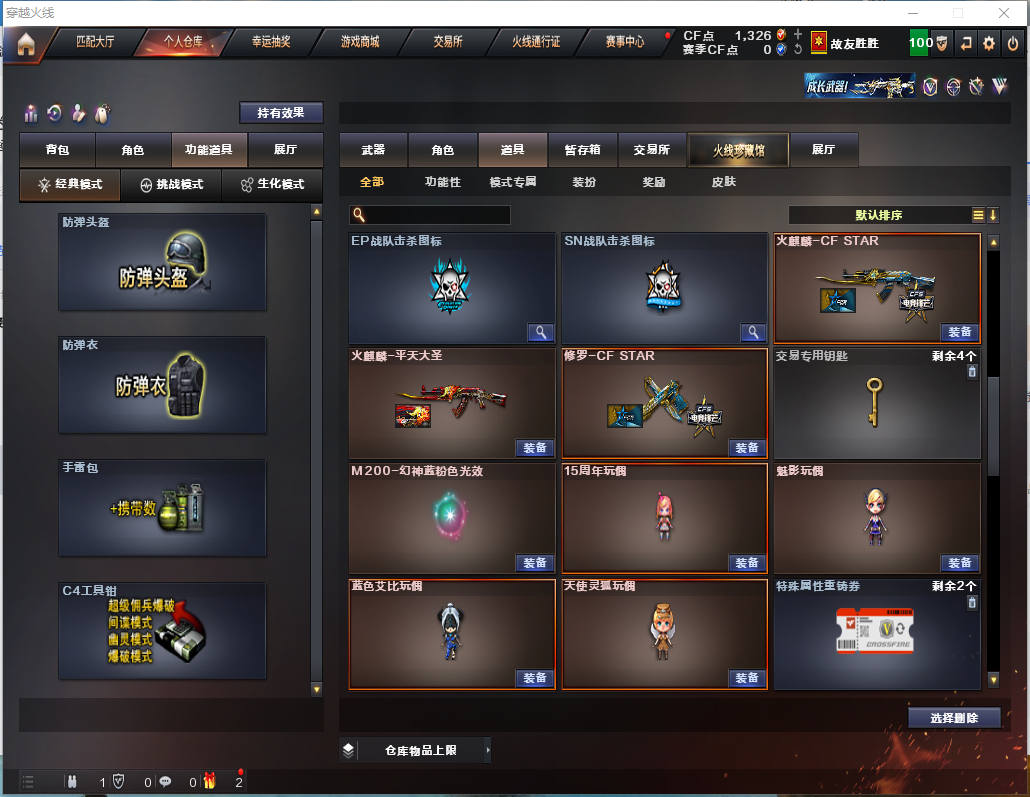
Task: Go to the home screen icon
Action: (x=25, y=43)
